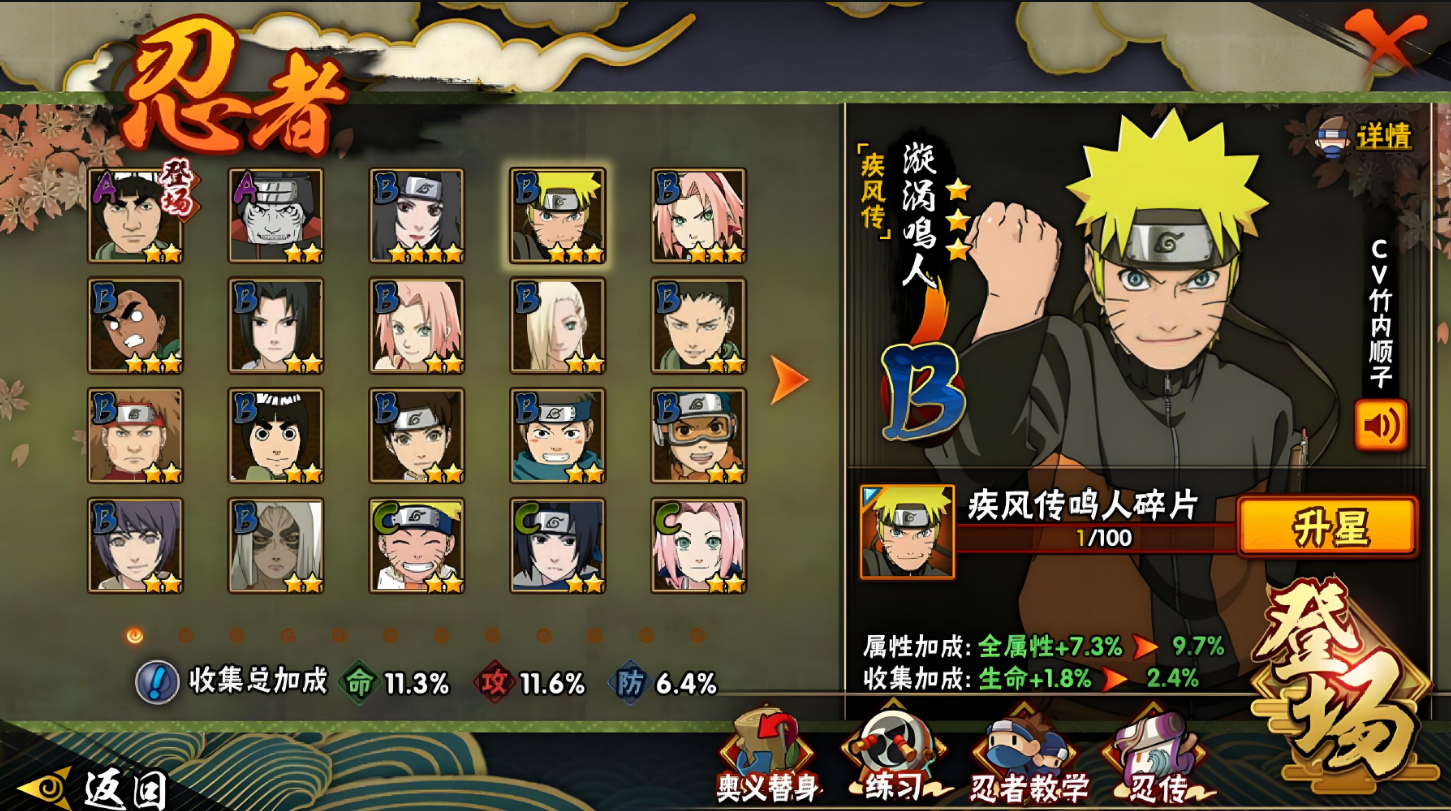Pick Rock Lee's portrait
Screen dimensions: 1451x811
tap(276, 436)
